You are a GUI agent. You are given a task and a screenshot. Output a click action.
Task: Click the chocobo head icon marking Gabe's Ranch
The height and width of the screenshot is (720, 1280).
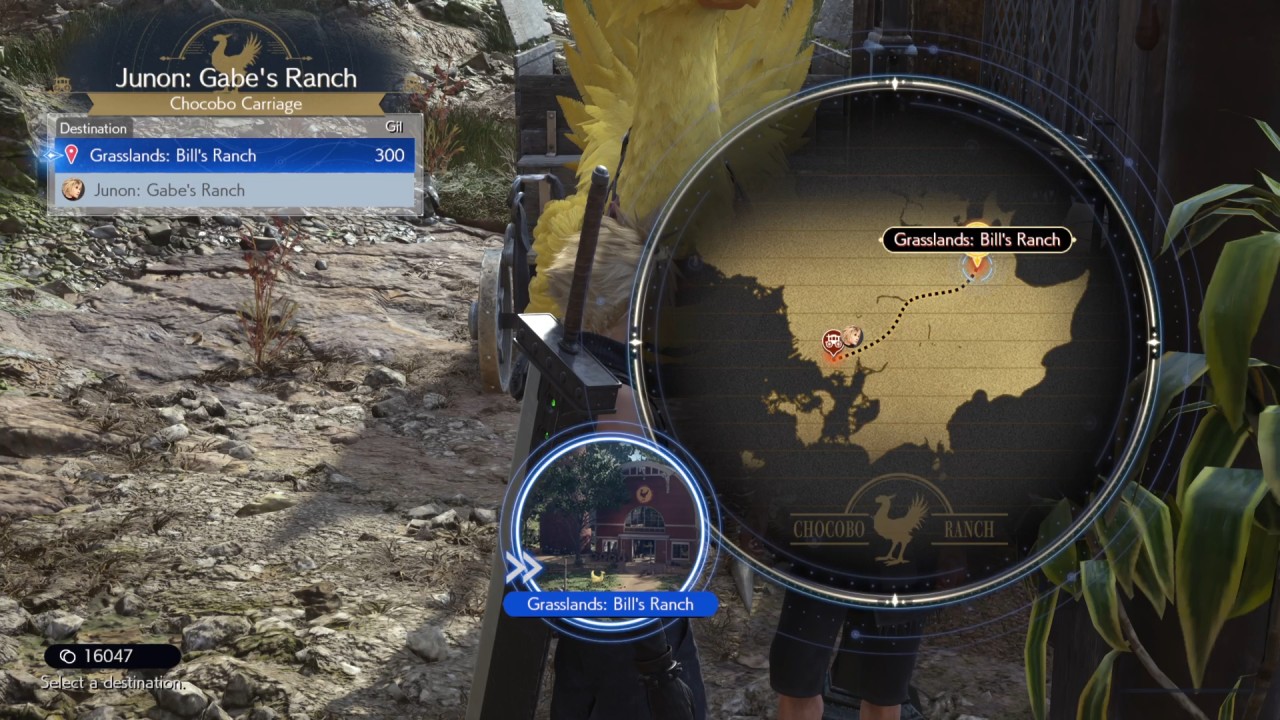853,337
